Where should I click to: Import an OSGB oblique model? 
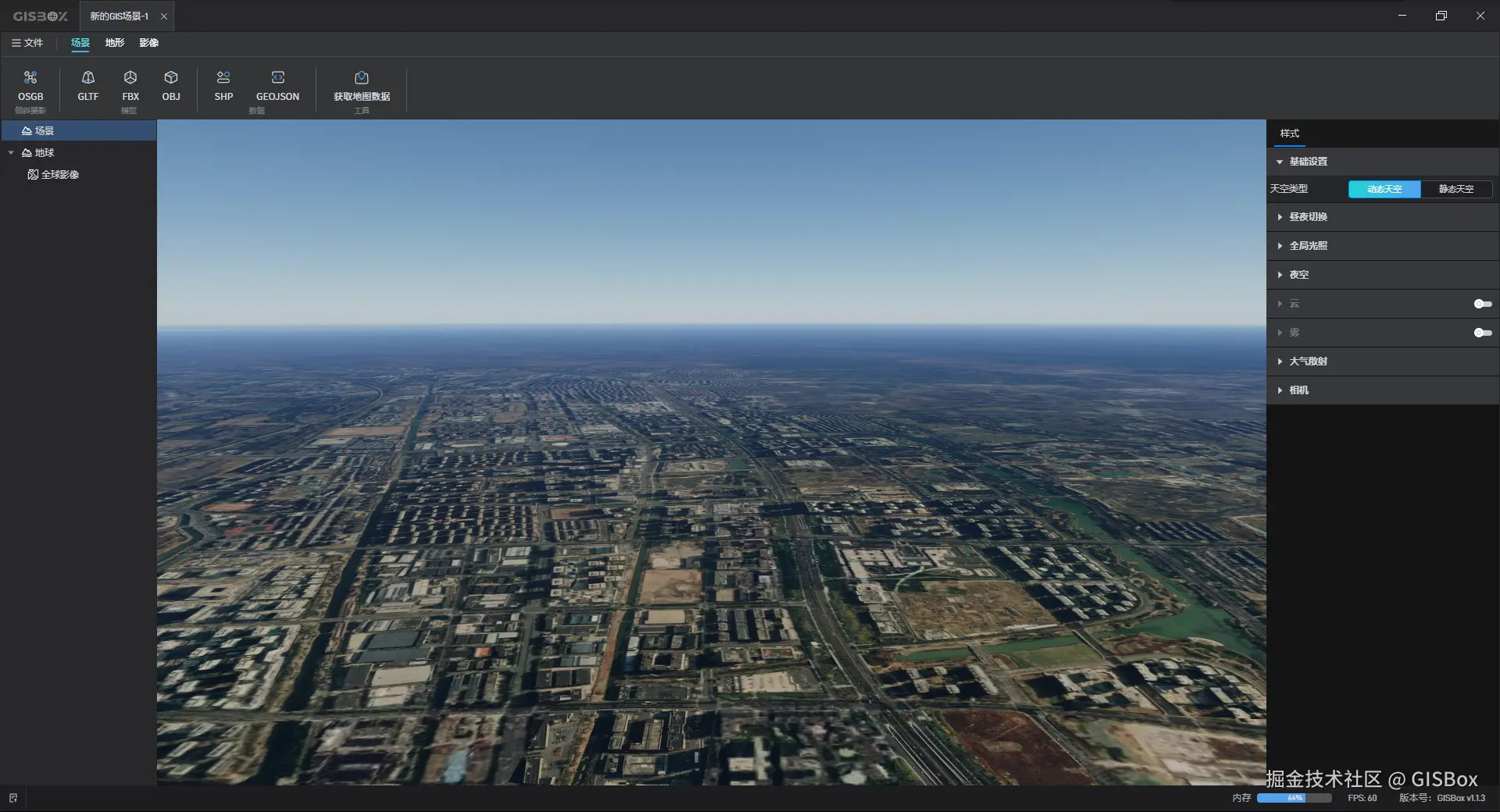30,86
